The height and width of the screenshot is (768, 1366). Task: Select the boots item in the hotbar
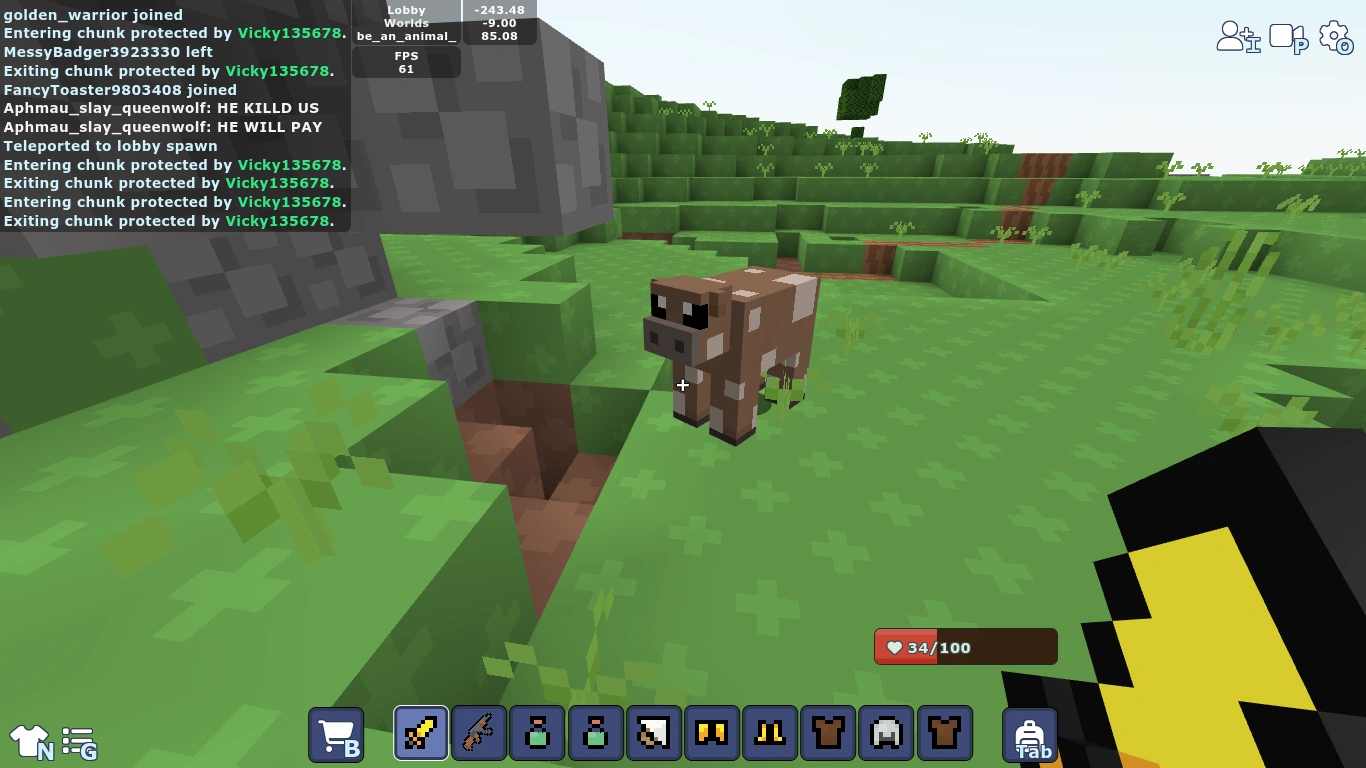coord(769,733)
